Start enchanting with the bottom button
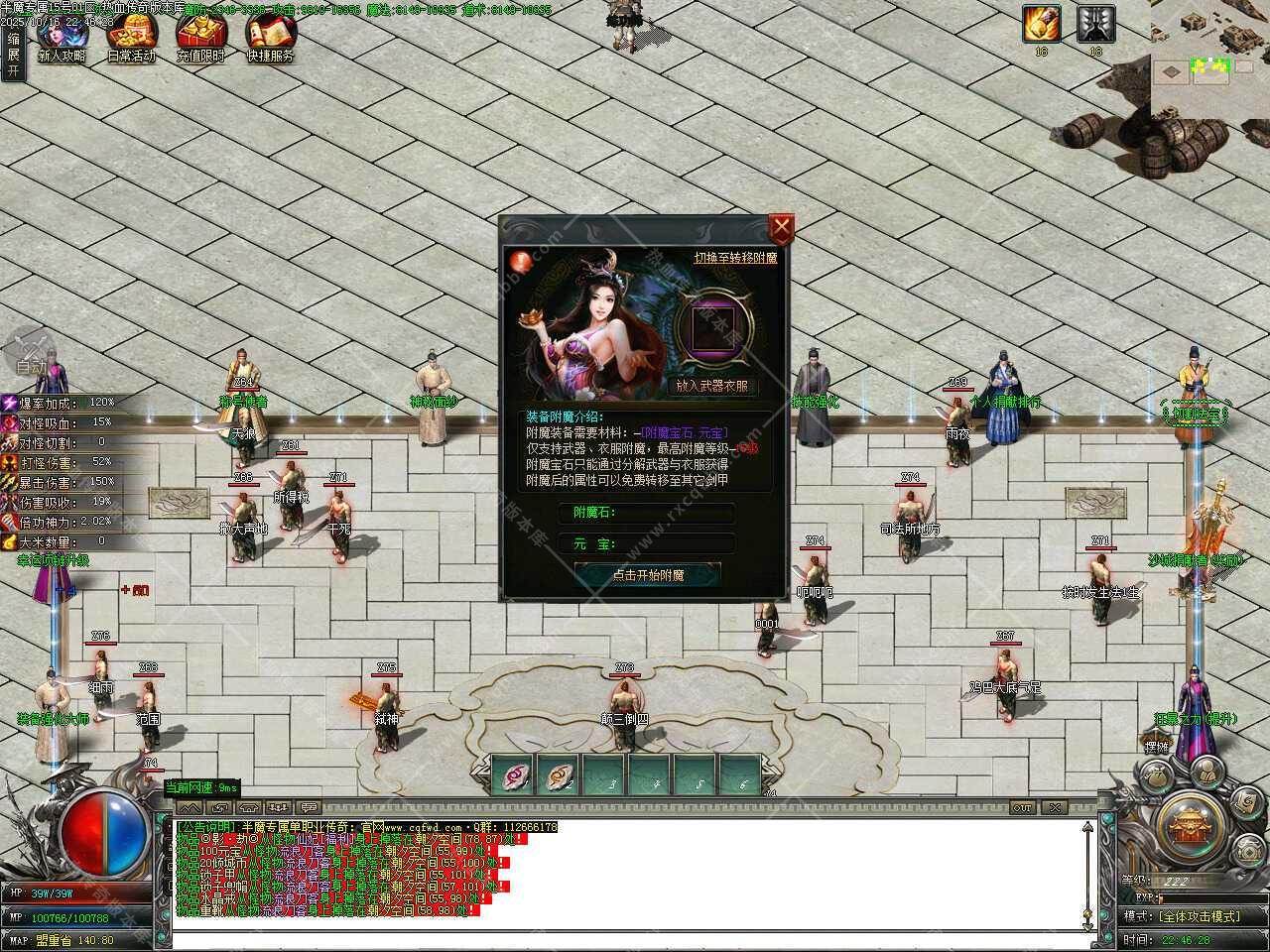This screenshot has width=1270, height=952. (648, 575)
